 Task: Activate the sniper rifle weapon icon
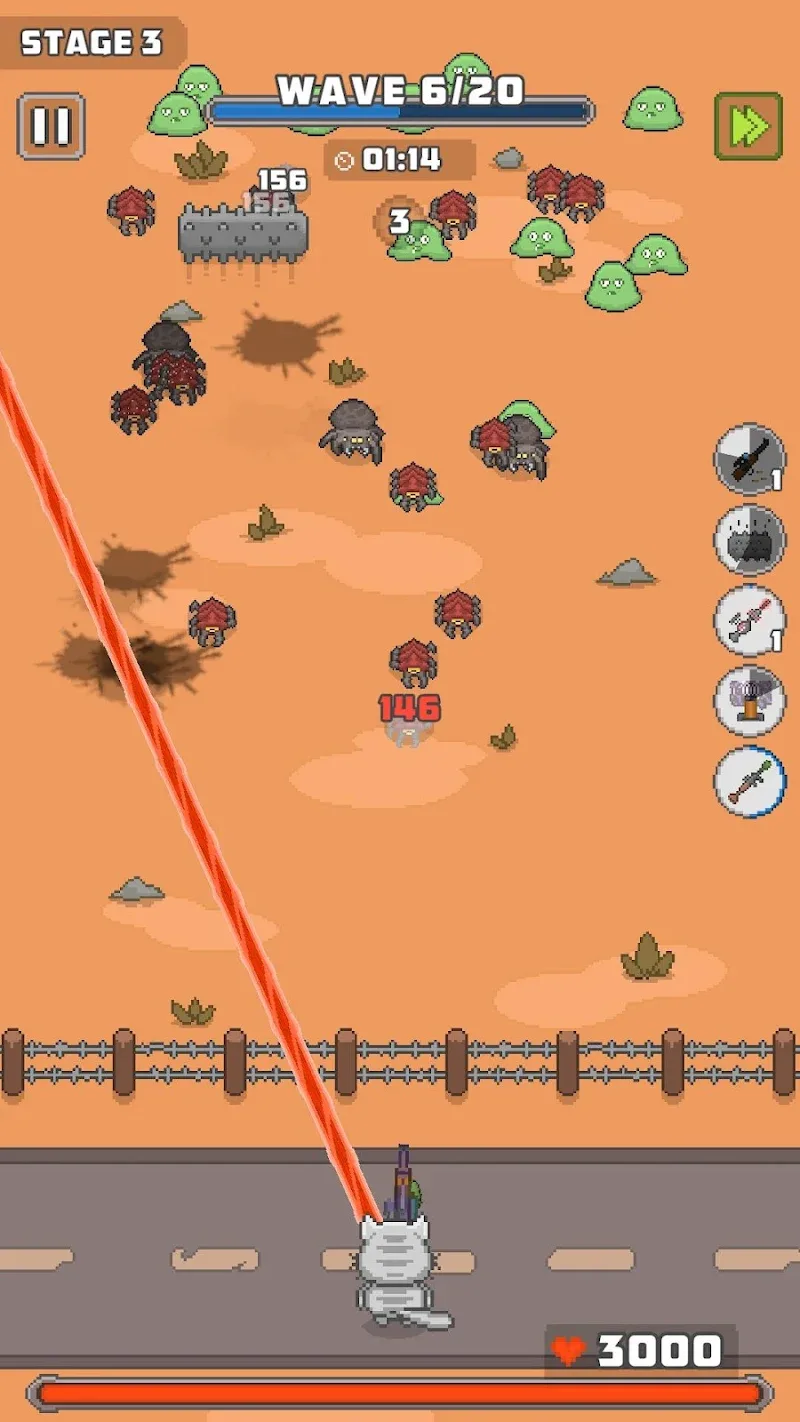(x=749, y=460)
